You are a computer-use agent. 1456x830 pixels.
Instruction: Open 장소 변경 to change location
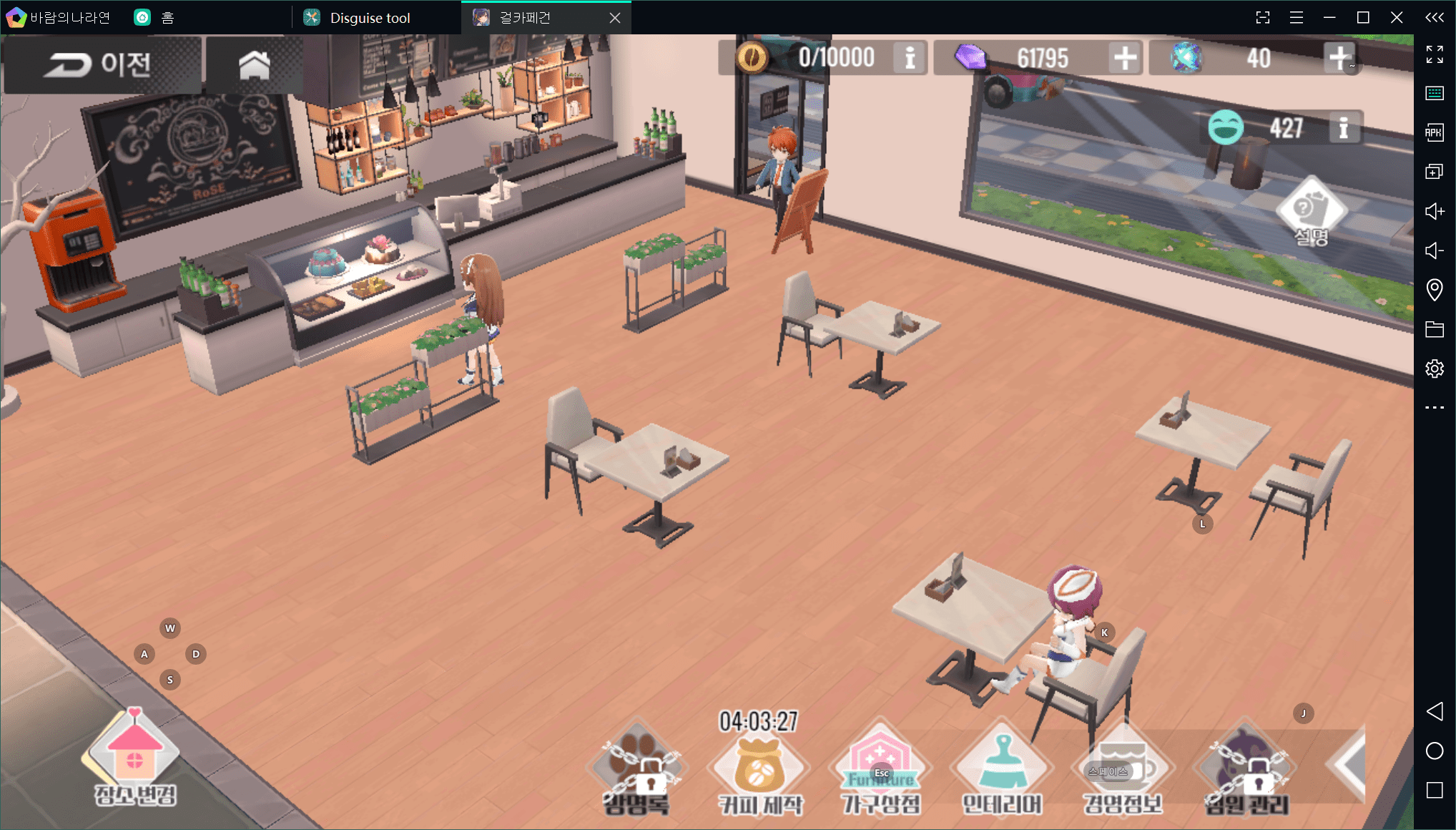pos(134,758)
